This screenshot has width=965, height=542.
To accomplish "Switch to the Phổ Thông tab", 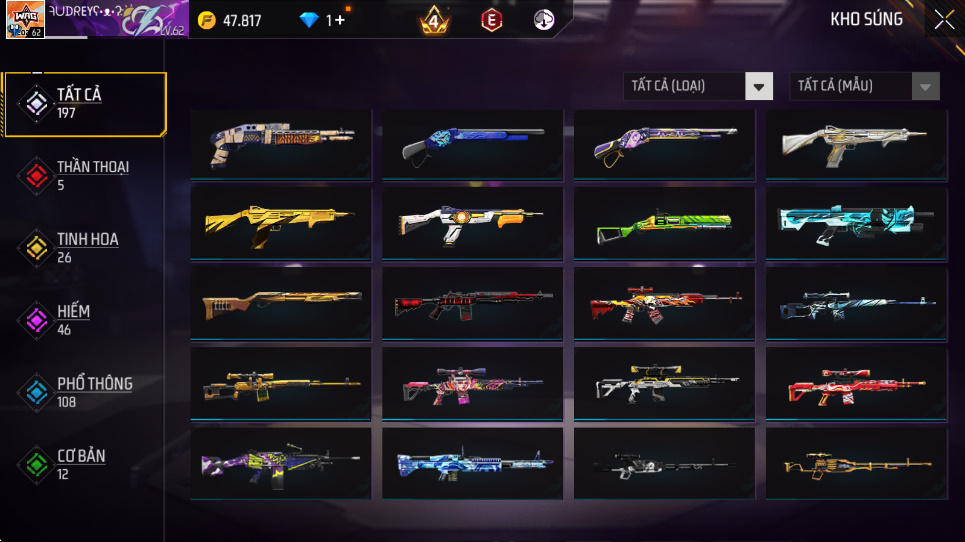I will (85, 391).
